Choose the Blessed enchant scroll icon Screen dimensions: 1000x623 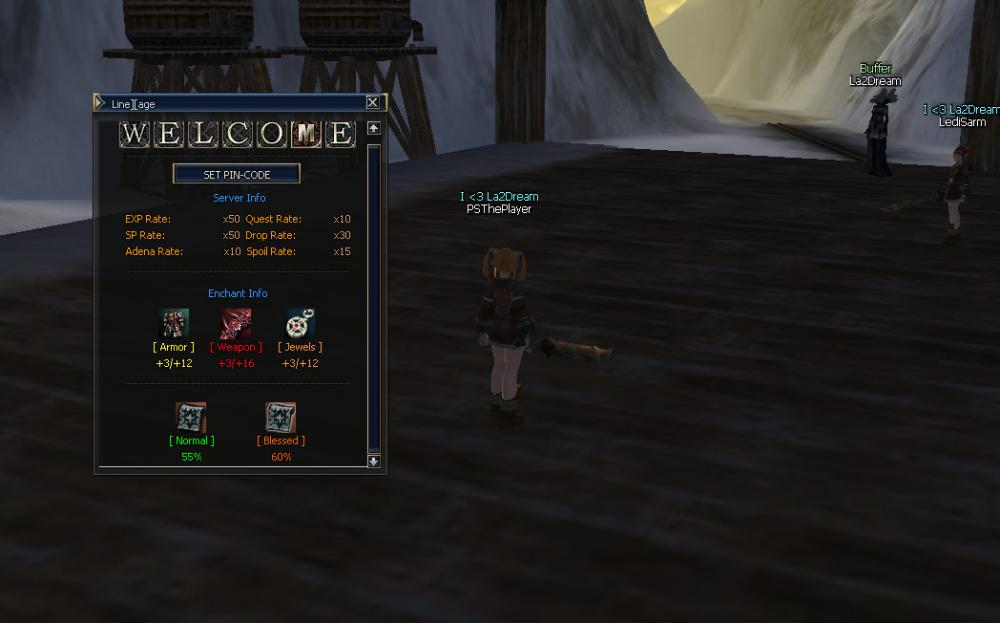(x=281, y=417)
